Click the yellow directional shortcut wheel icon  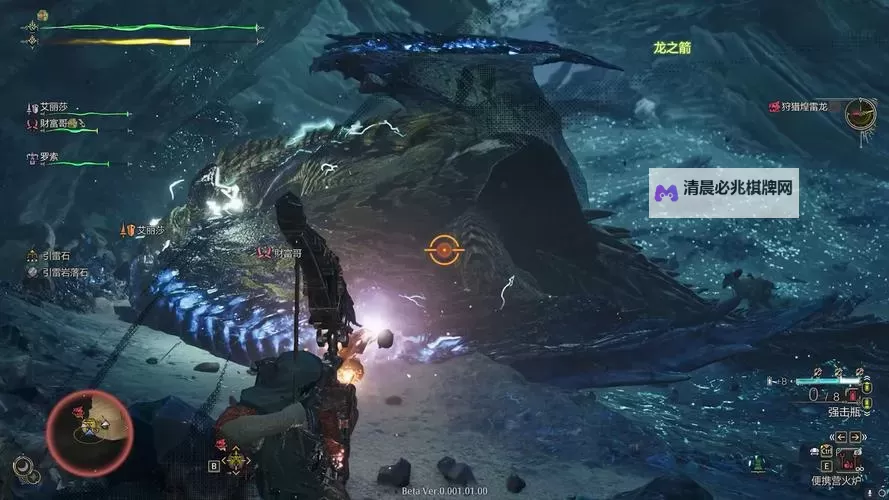coord(235,459)
